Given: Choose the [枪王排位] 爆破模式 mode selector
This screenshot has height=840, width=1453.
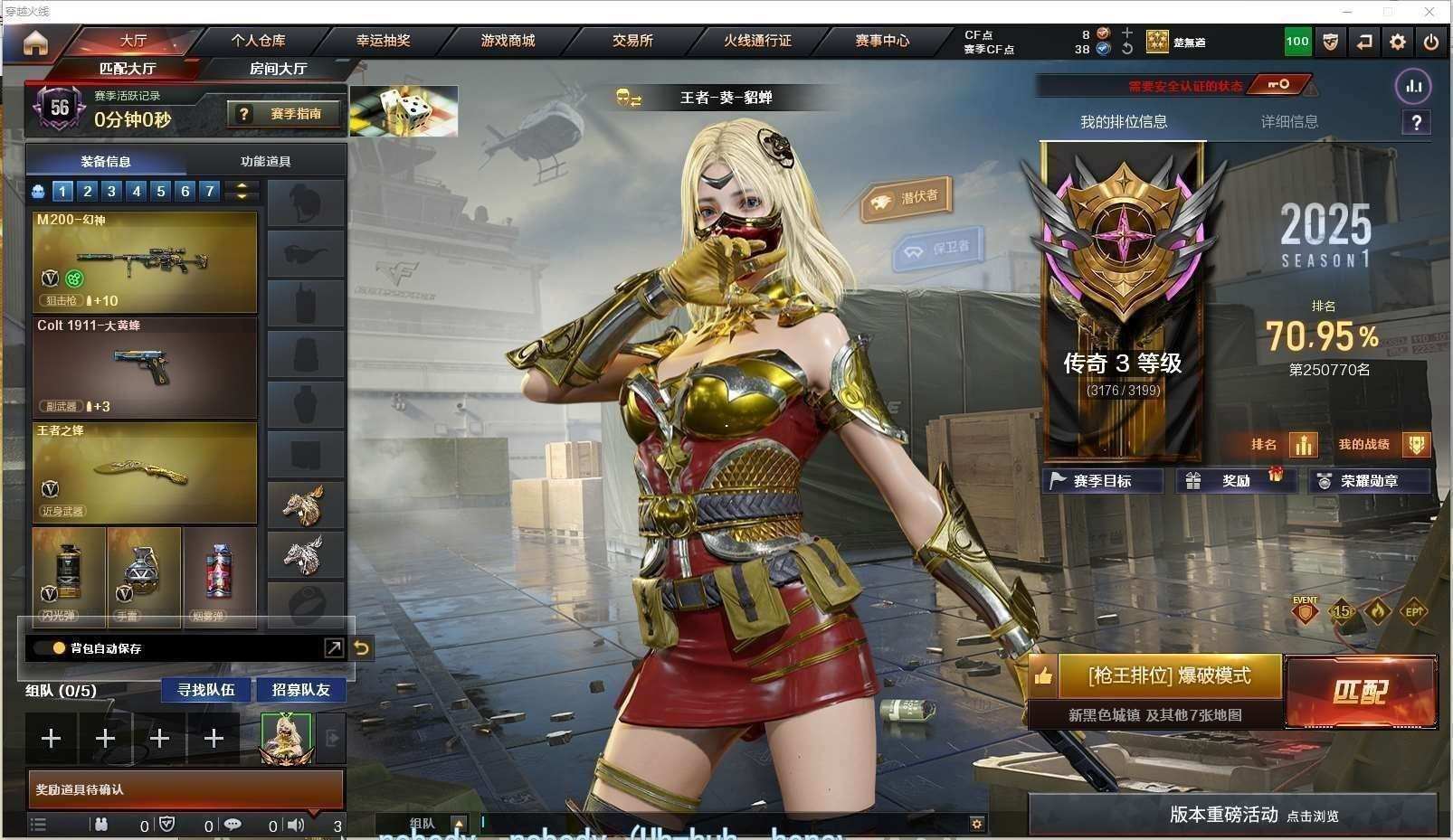Looking at the screenshot, I should pos(1169,676).
